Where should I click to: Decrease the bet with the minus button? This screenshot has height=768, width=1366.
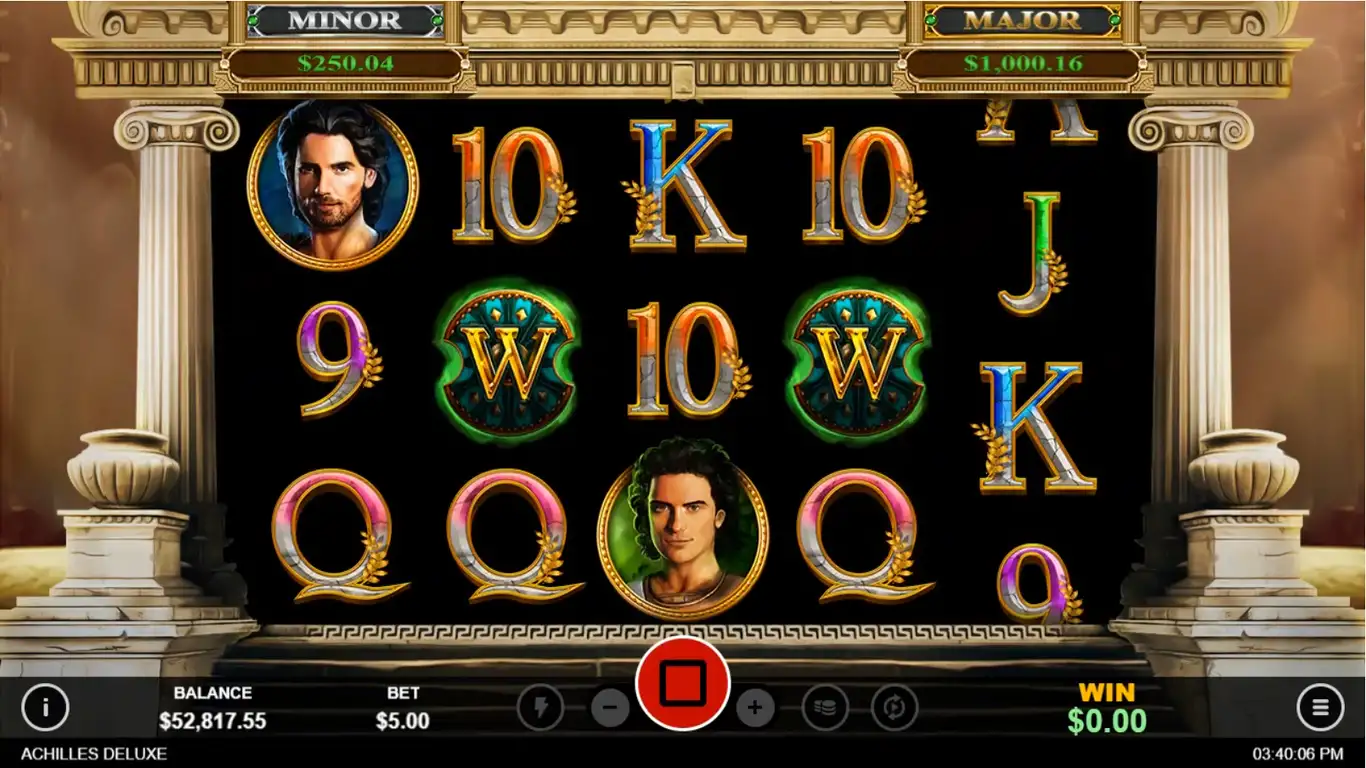610,708
